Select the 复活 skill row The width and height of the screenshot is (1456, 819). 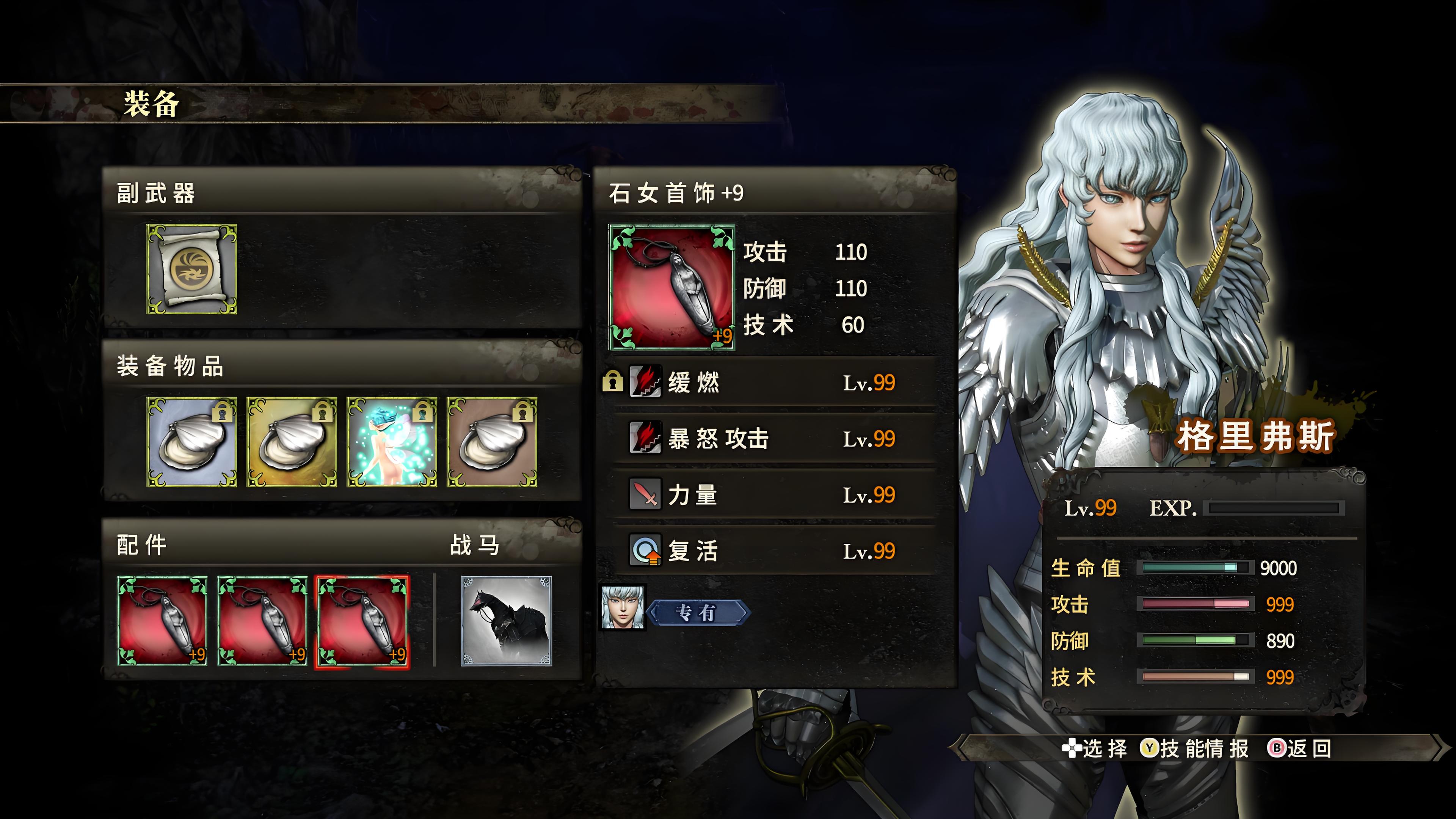point(774,551)
